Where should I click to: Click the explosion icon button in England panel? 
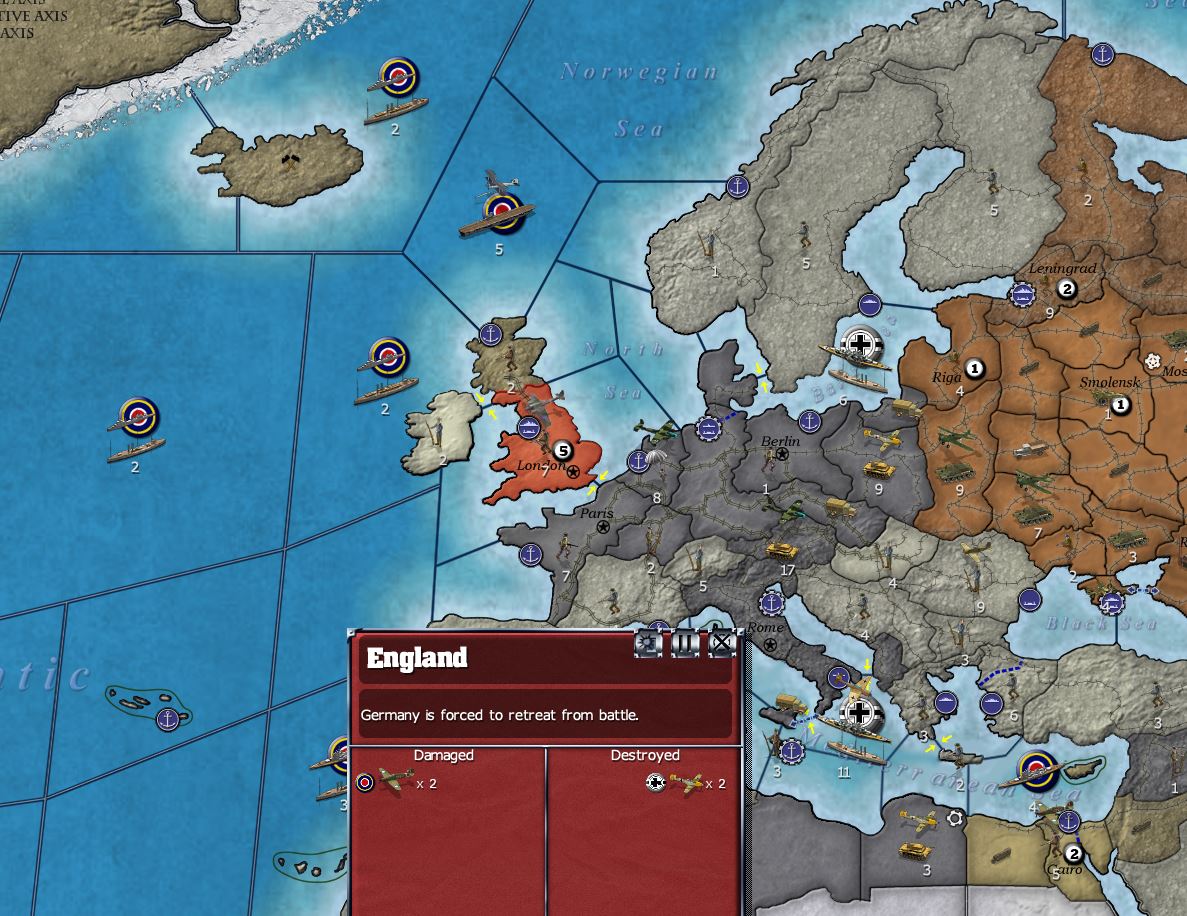tap(649, 644)
